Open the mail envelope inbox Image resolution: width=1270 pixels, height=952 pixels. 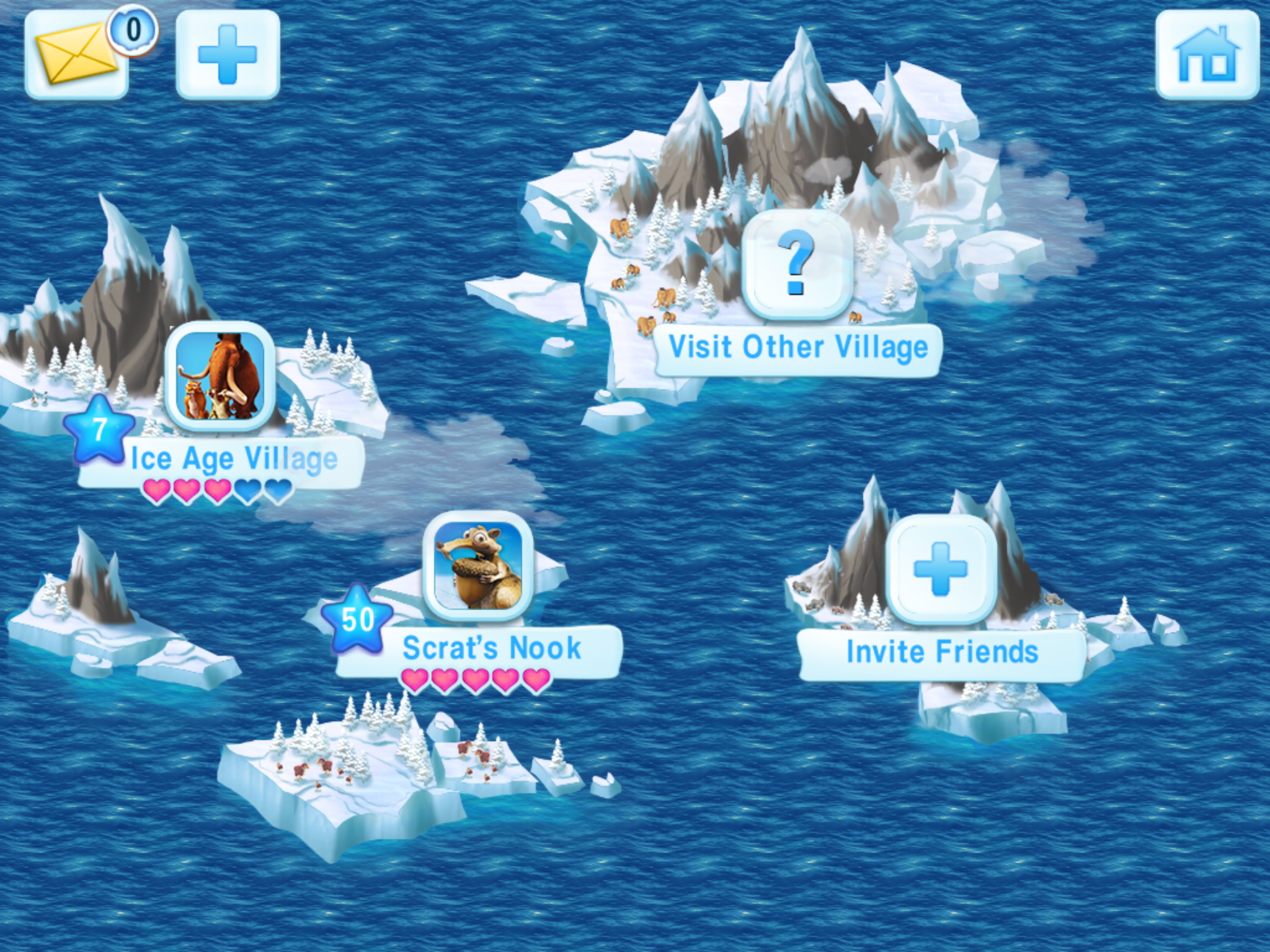[x=76, y=55]
